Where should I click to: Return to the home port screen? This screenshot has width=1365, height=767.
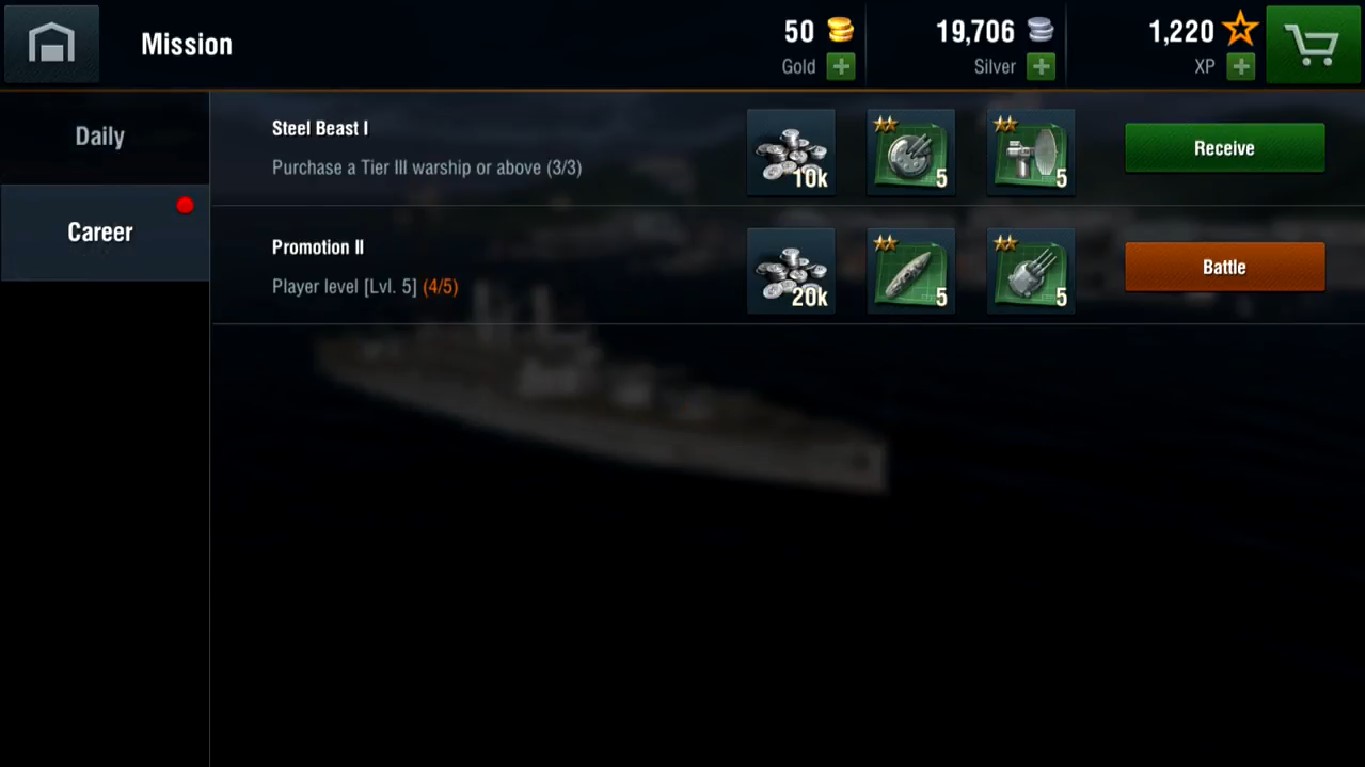[52, 43]
